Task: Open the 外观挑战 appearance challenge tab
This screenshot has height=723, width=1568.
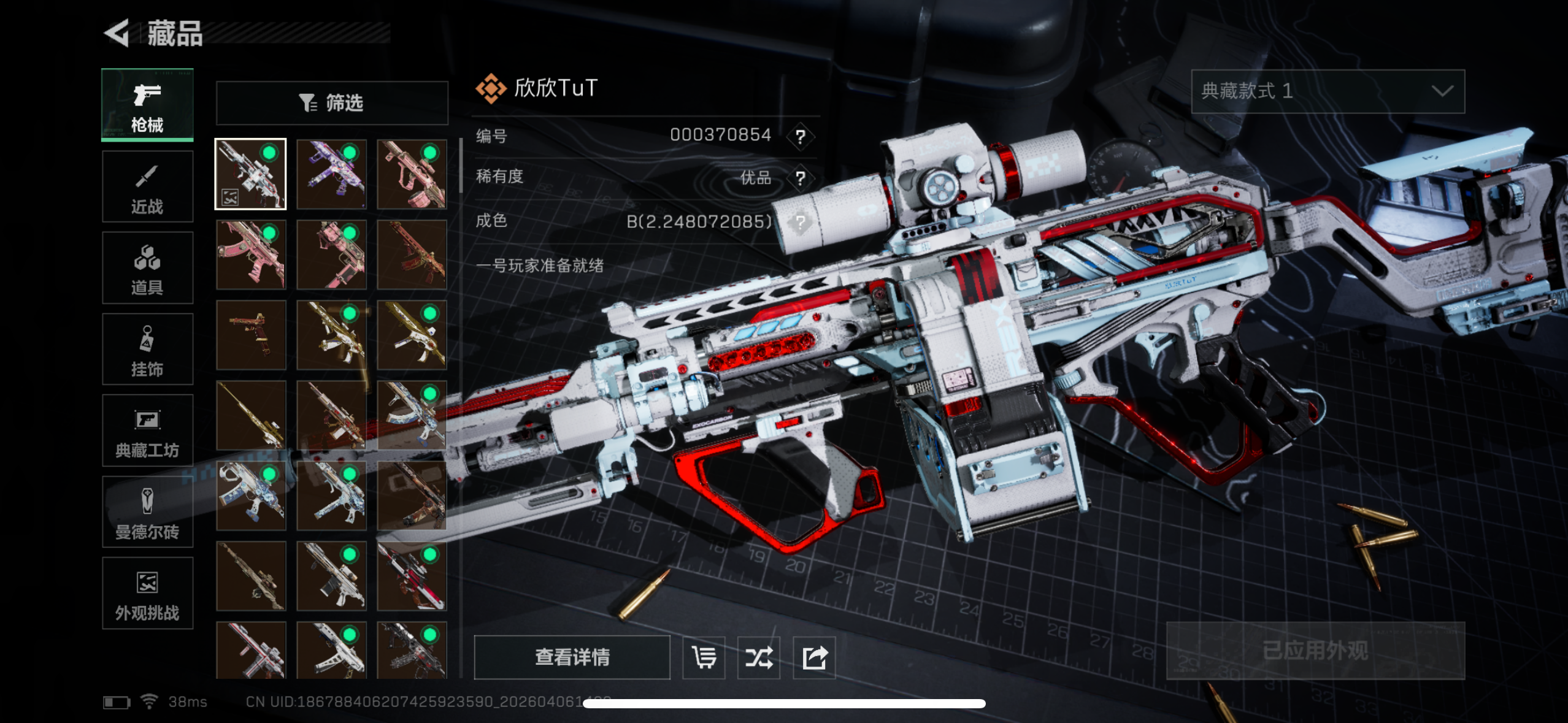Action: (x=147, y=593)
